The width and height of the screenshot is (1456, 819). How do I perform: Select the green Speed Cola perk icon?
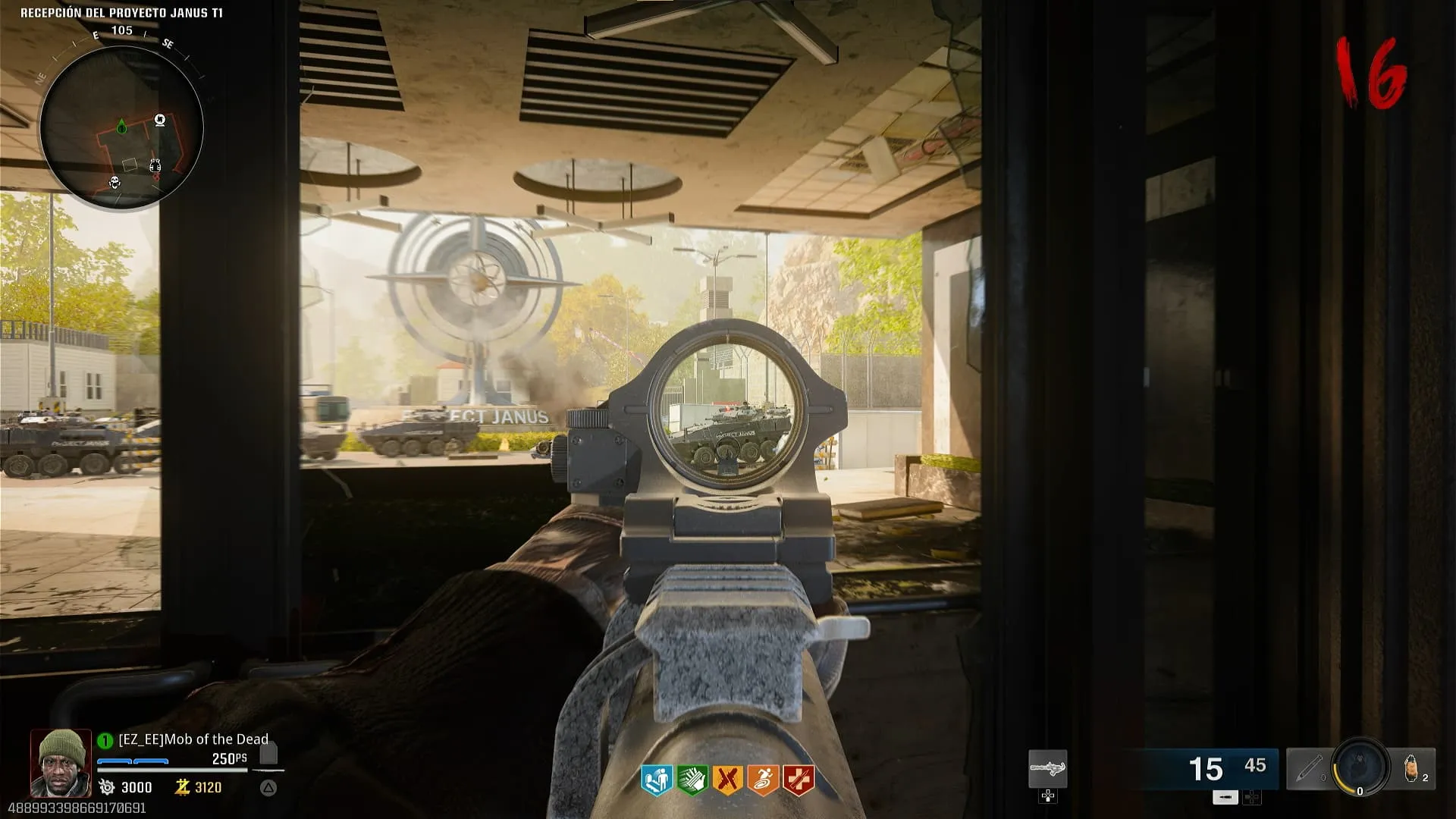coord(692,780)
